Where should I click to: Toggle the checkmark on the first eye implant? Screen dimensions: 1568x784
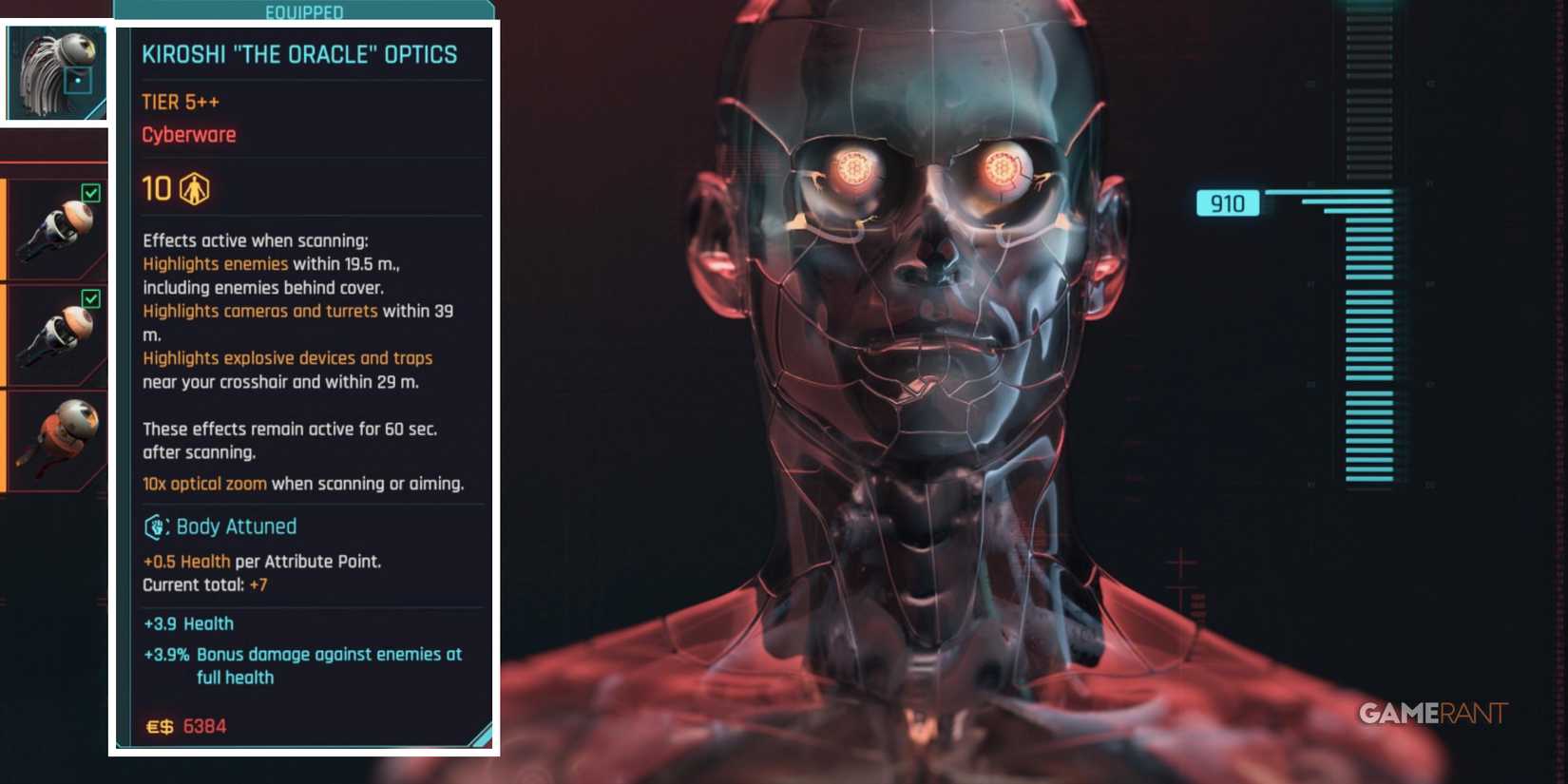[x=90, y=192]
